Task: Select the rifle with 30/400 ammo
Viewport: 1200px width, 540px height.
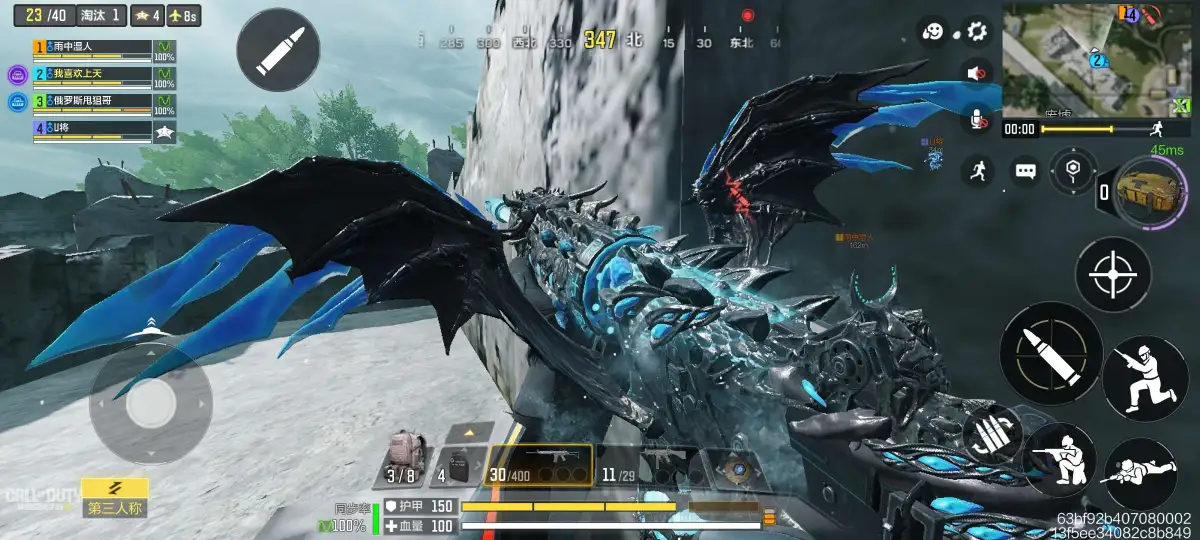Action: point(538,465)
